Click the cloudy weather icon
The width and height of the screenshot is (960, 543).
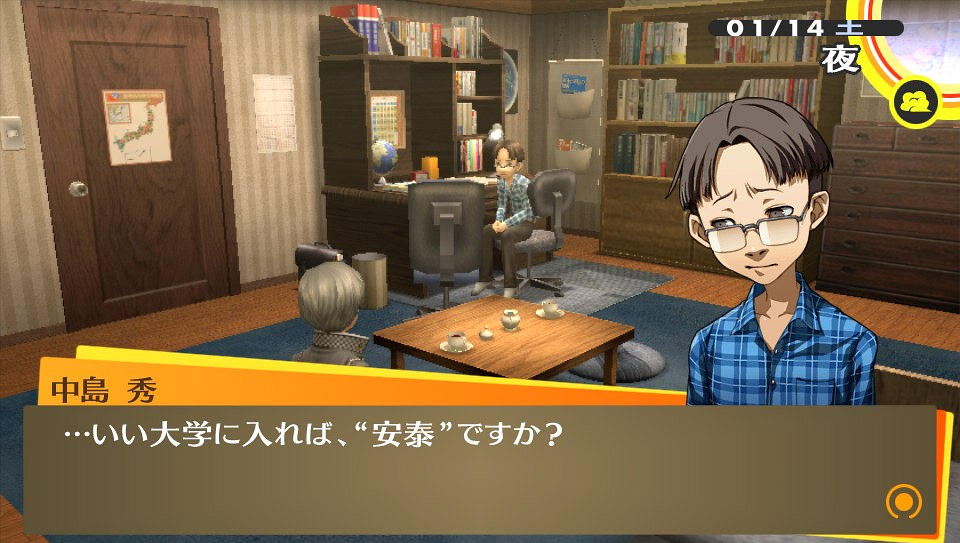coord(915,102)
